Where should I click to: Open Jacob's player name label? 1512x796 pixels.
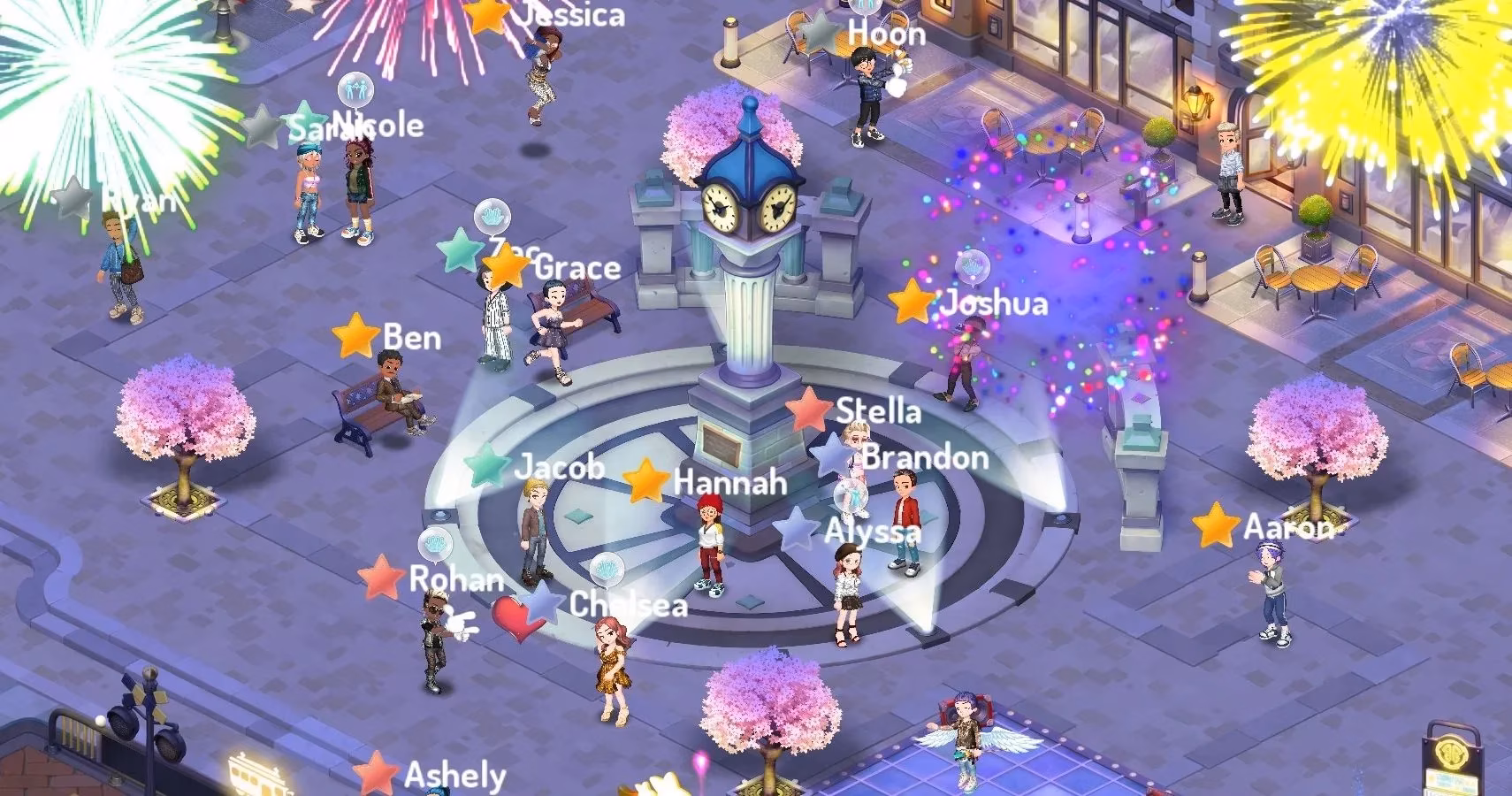point(559,467)
